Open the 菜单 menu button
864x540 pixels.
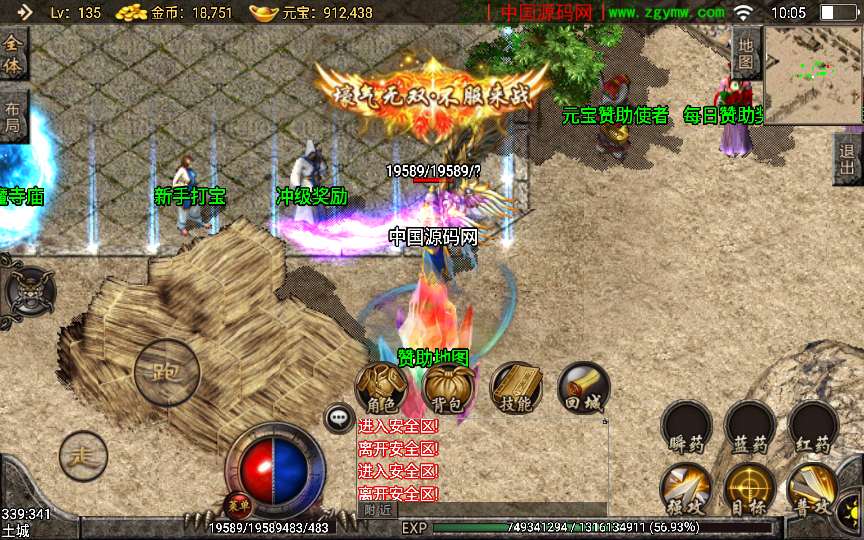click(239, 503)
